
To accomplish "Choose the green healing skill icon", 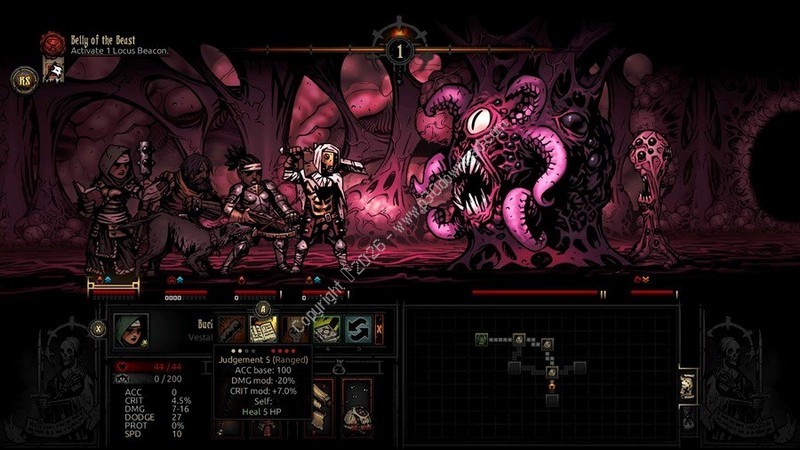I will click(327, 329).
